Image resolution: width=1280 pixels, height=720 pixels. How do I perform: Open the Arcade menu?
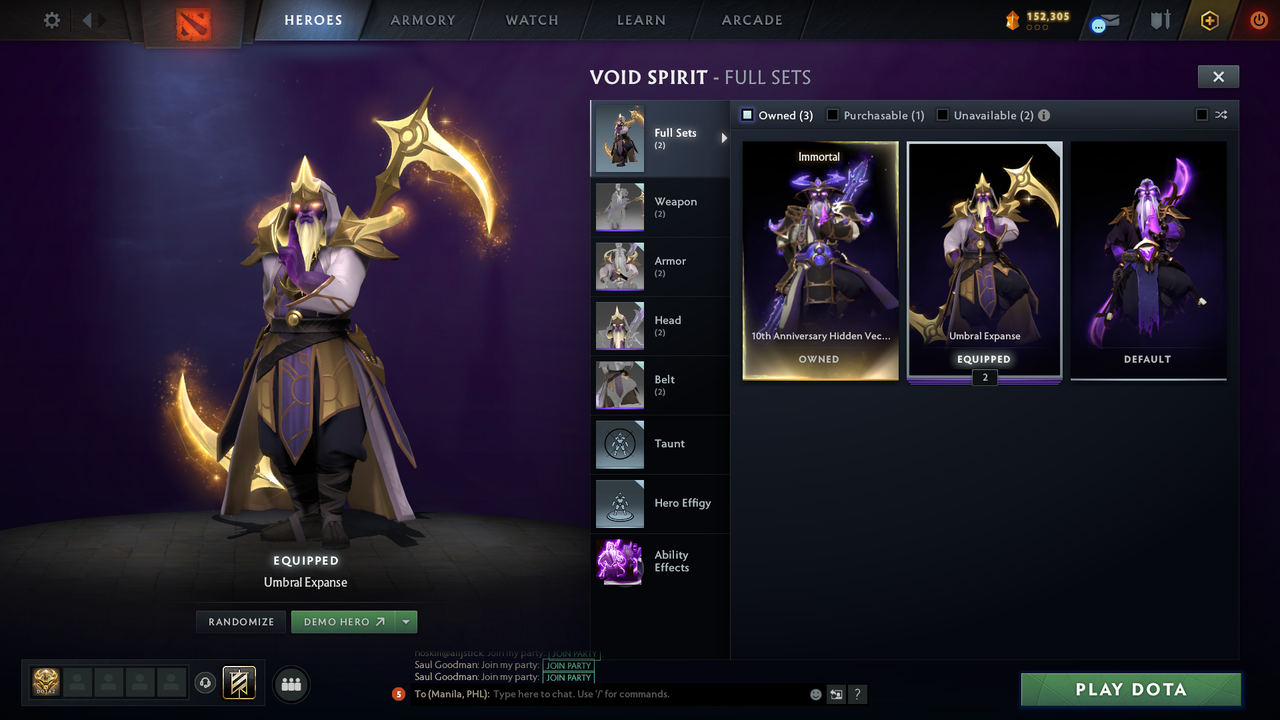point(751,20)
